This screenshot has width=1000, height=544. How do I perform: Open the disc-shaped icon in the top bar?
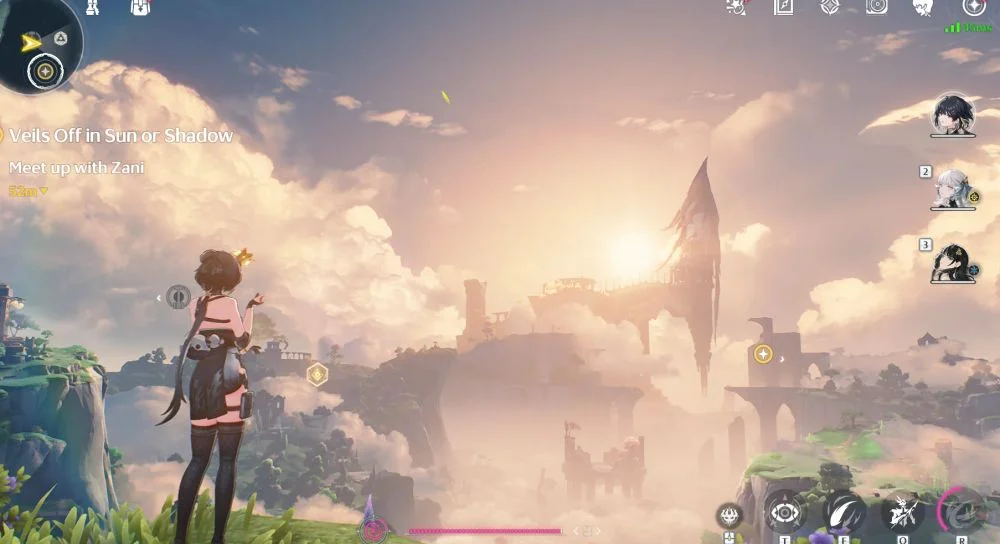pos(876,7)
